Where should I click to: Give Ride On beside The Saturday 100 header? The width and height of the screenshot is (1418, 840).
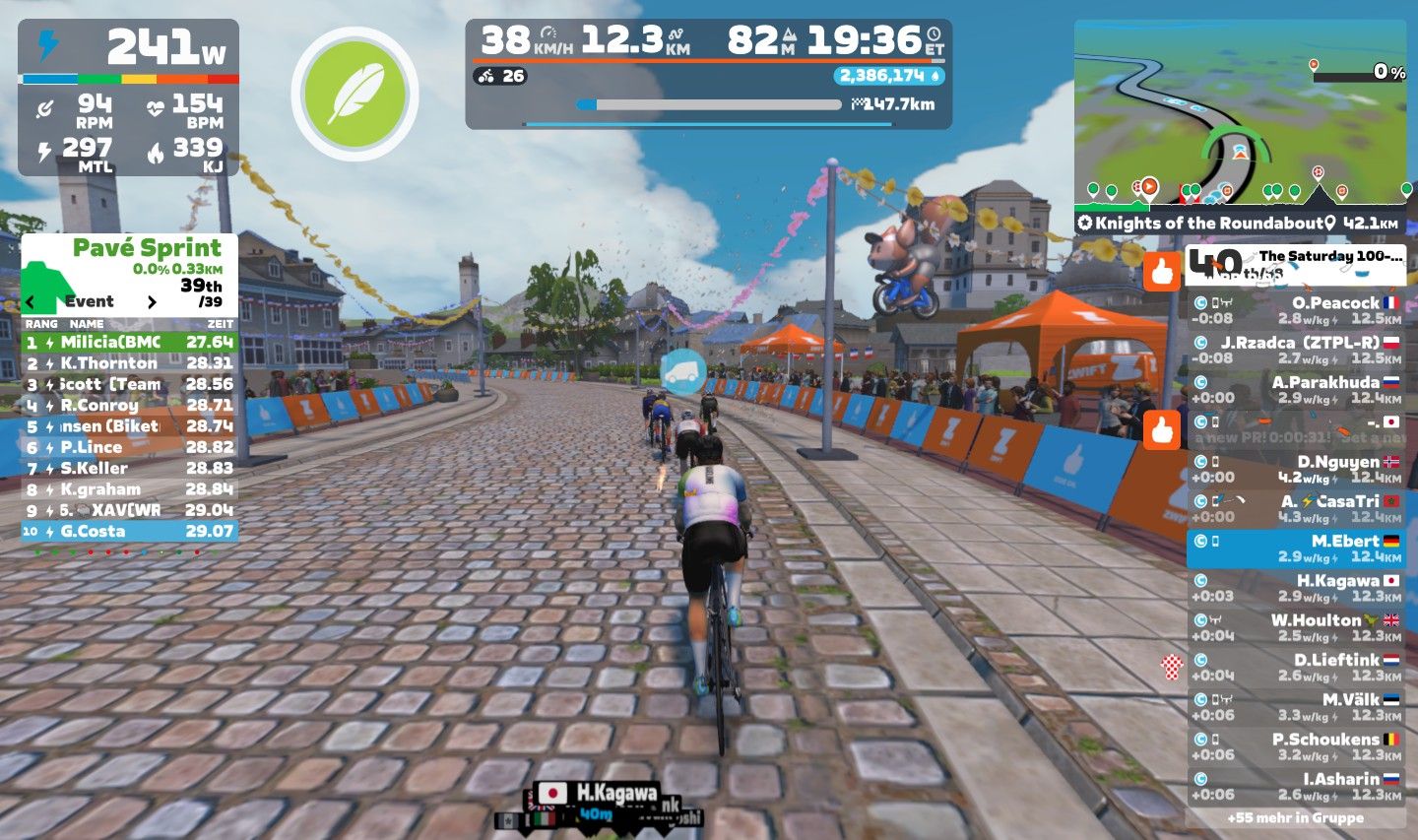1162,271
